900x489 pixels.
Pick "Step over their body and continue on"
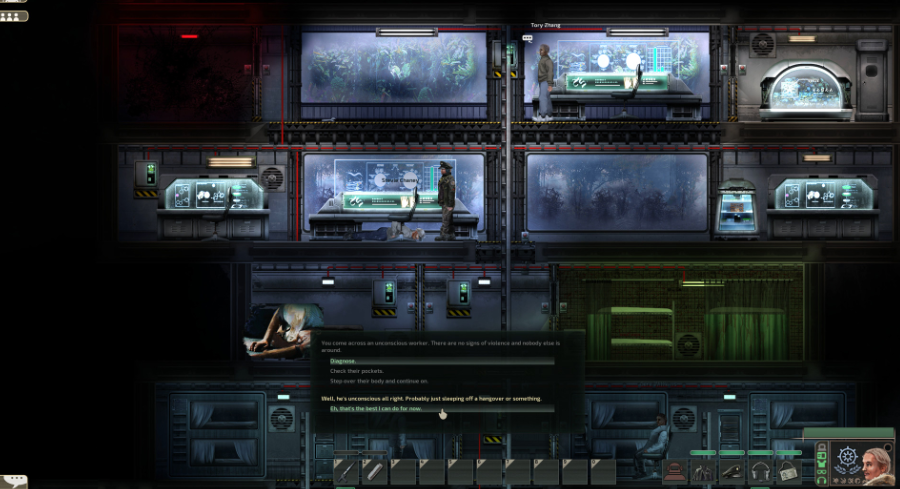(379, 381)
